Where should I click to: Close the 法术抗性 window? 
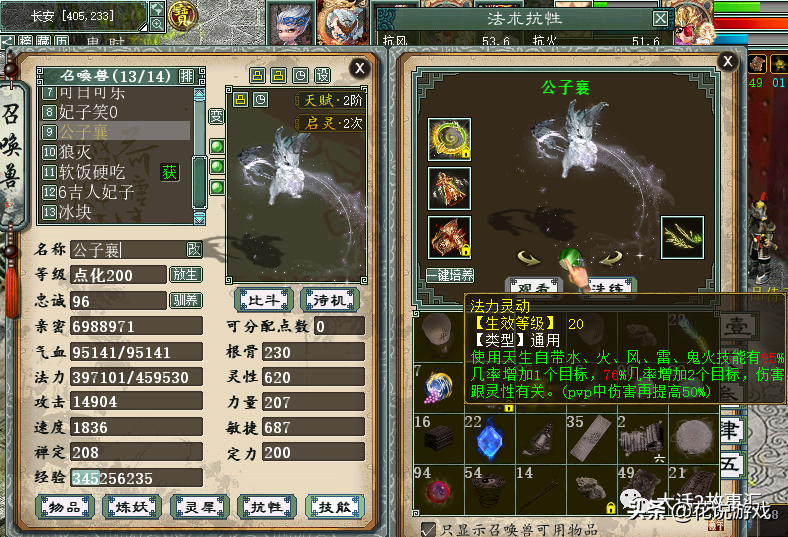pyautogui.click(x=660, y=18)
